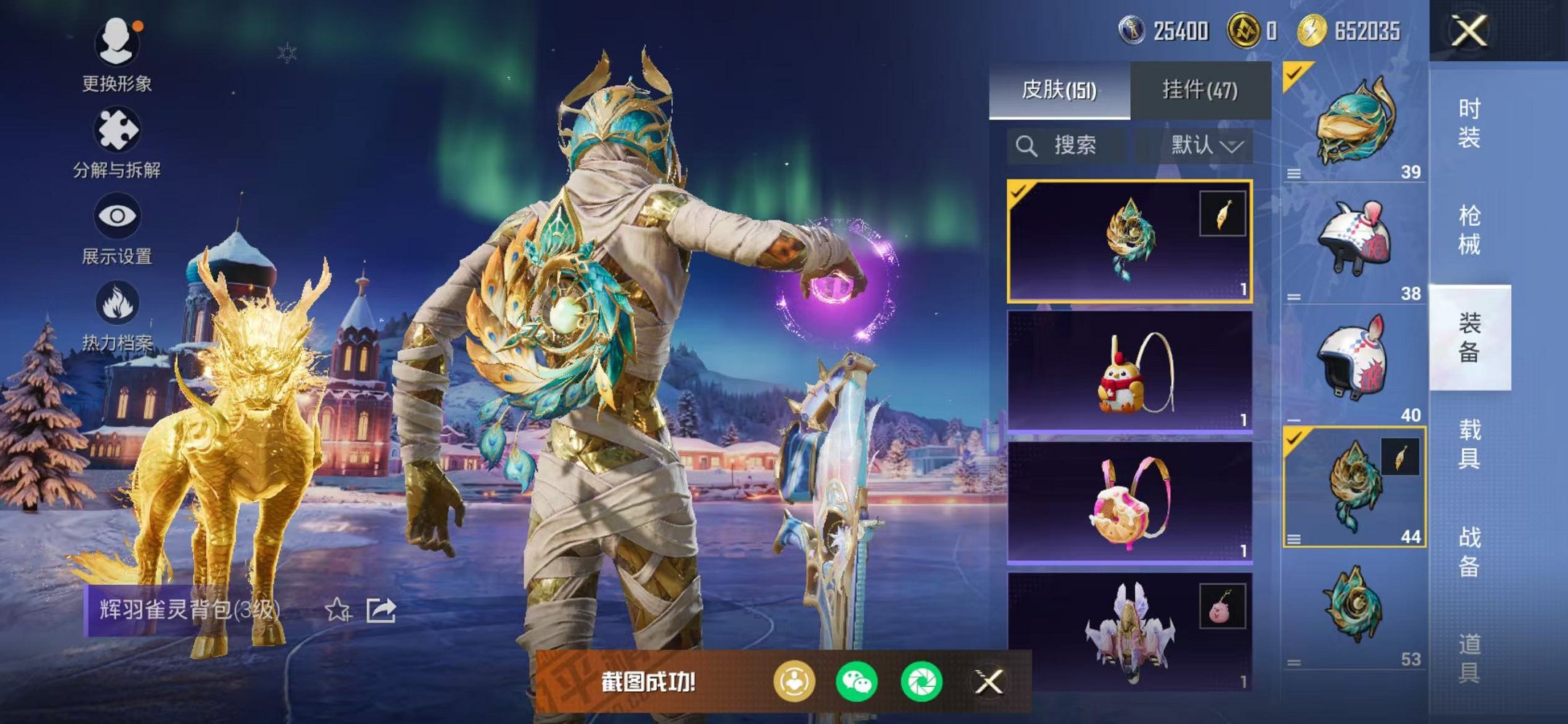Open 展示设置 display settings
Image resolution: width=1568 pixels, height=724 pixels.
click(117, 216)
